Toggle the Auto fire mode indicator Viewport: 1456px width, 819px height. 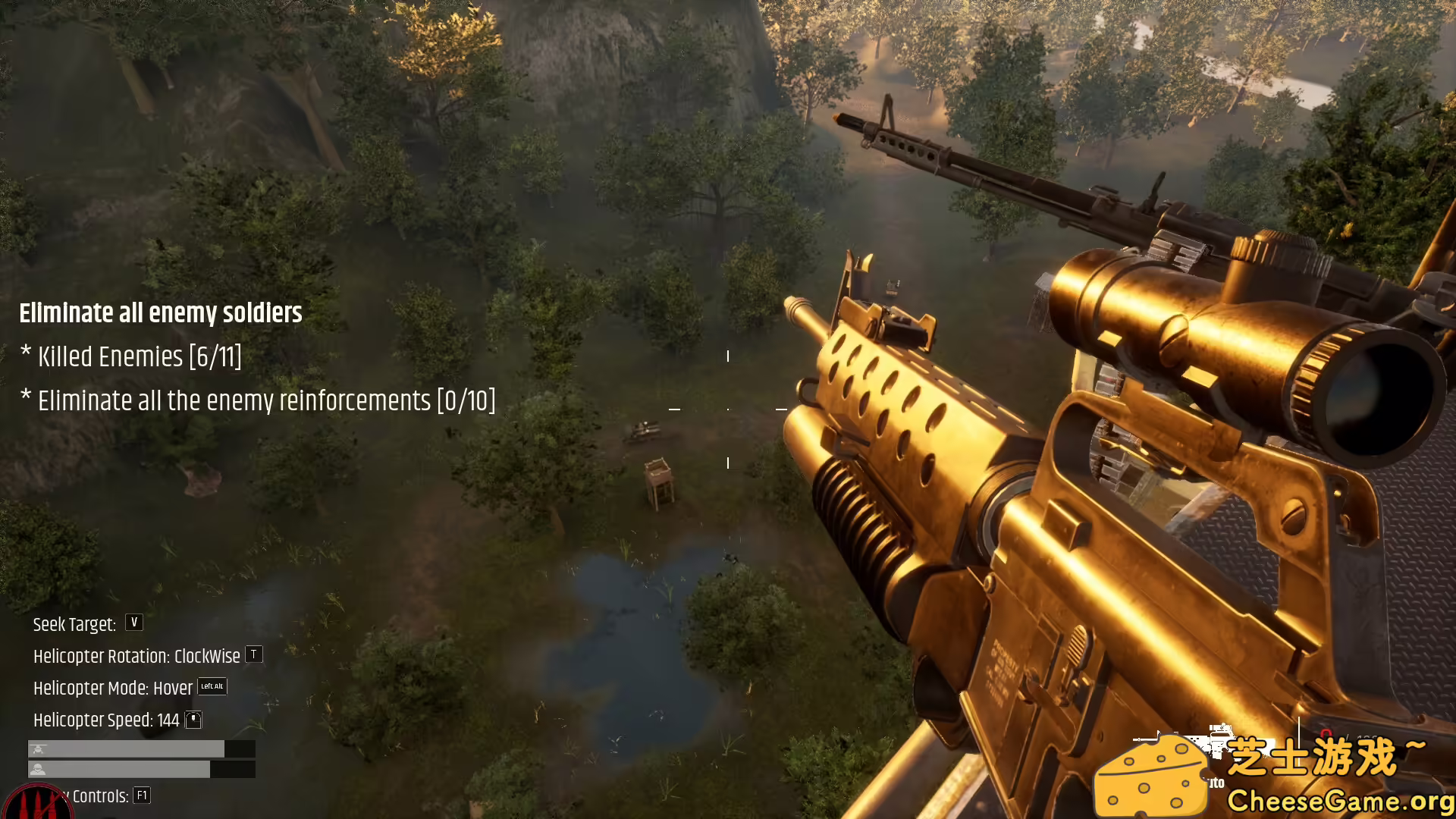(1216, 781)
